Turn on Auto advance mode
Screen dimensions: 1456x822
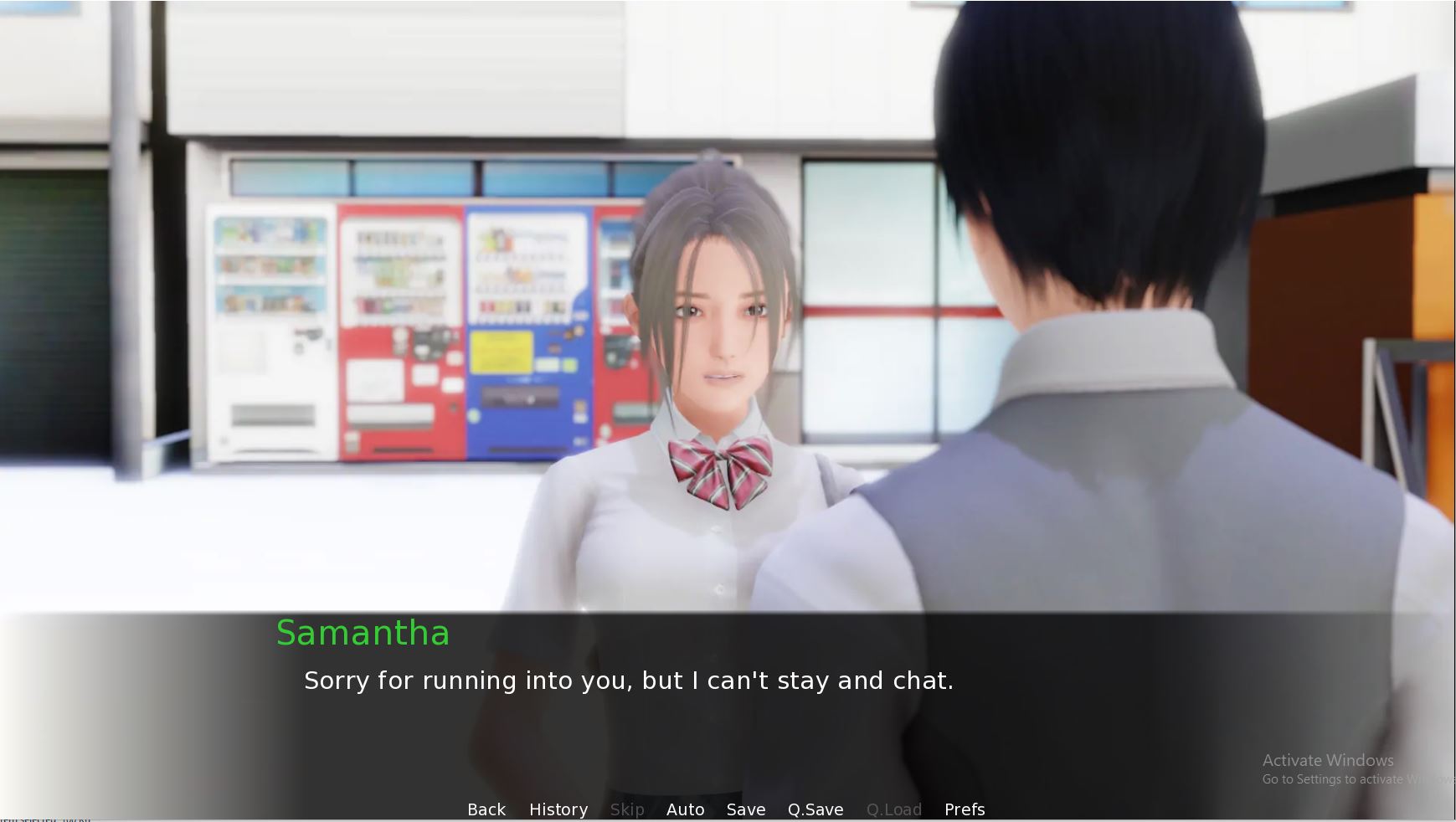685,809
